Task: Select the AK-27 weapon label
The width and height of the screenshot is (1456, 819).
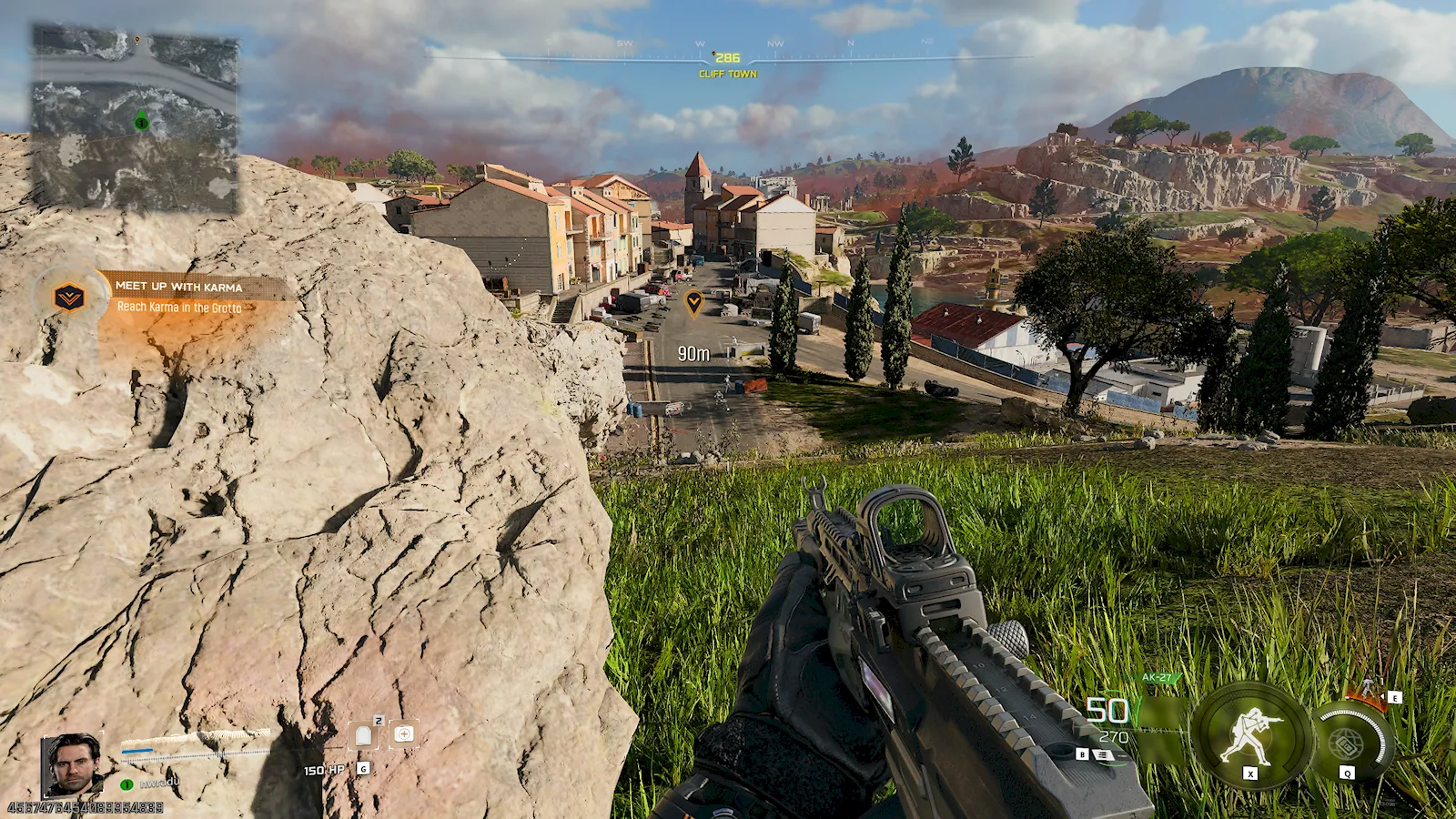Action: pyautogui.click(x=1158, y=678)
